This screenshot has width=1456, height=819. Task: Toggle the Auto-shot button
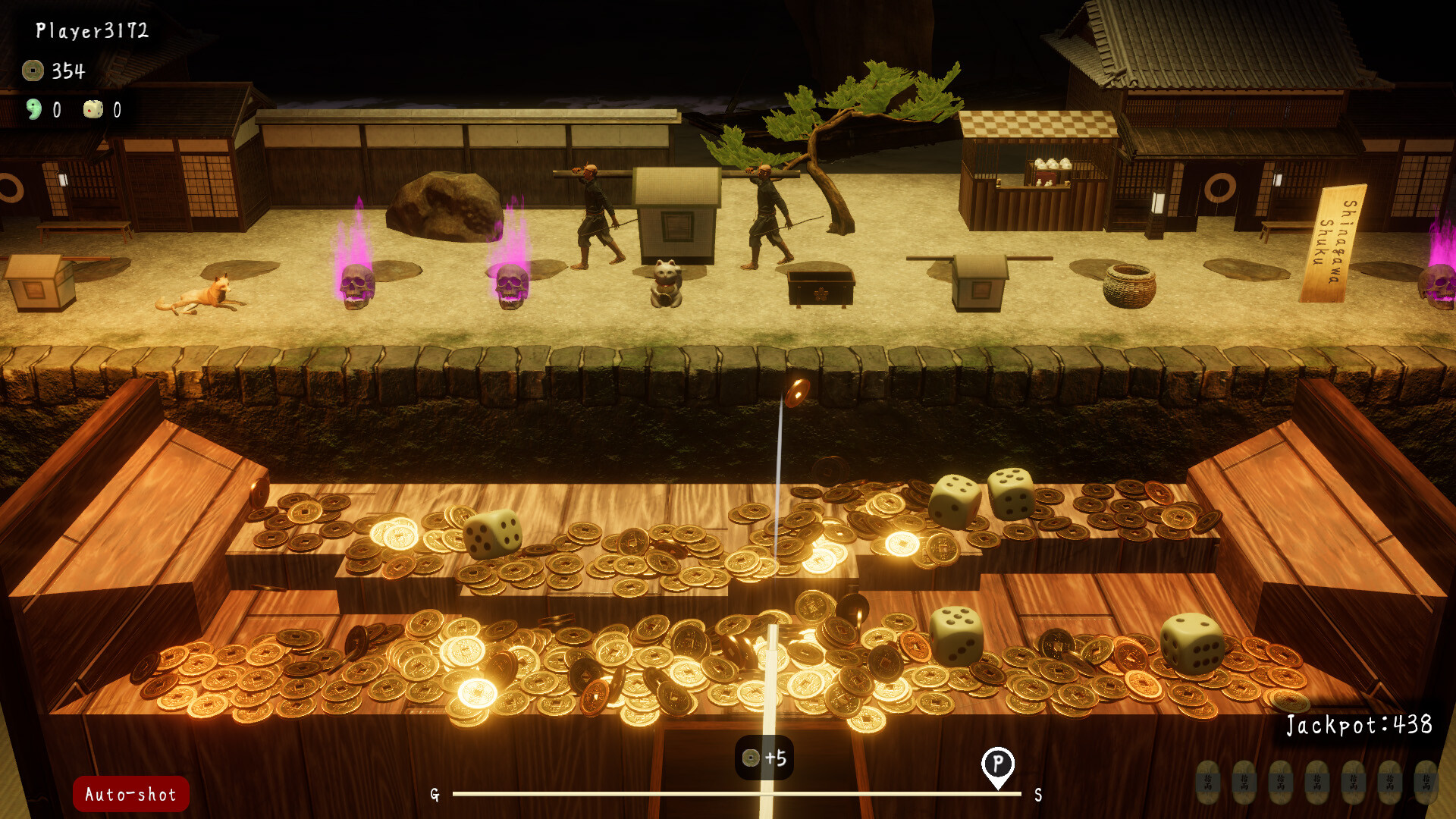[130, 794]
